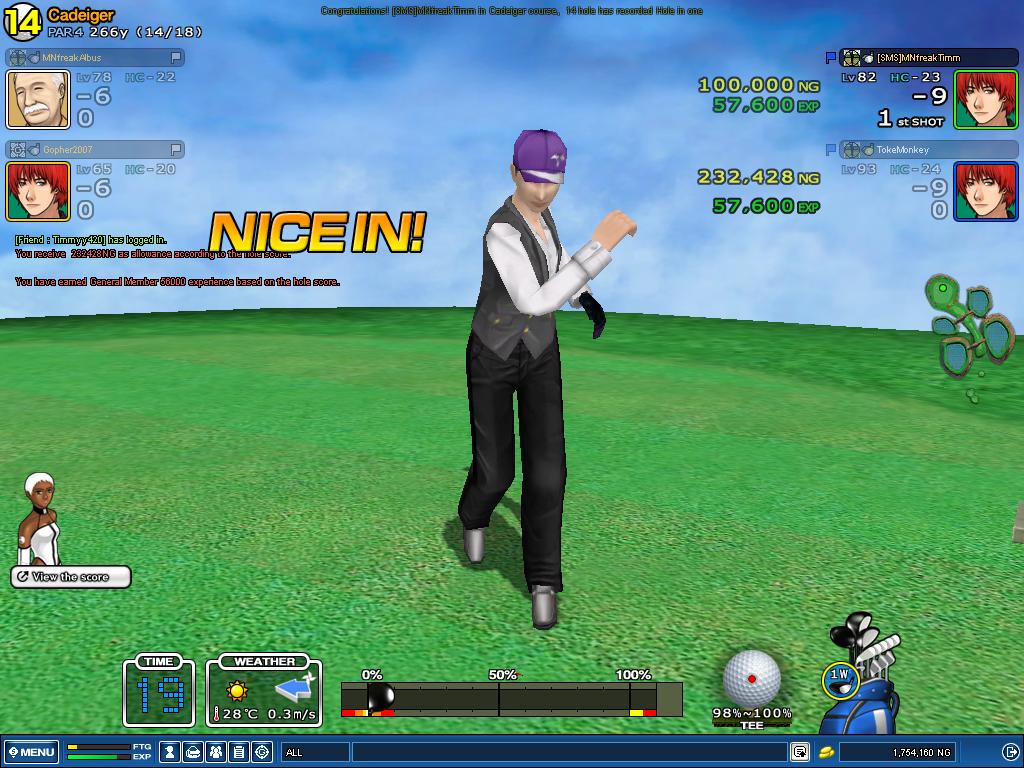Open the course hole minimap

(x=968, y=332)
